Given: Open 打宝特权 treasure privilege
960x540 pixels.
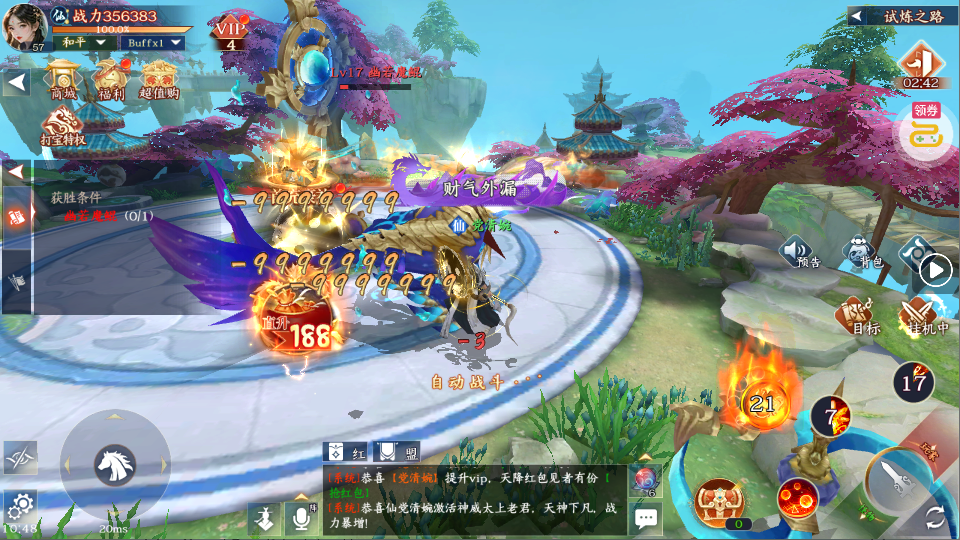Looking at the screenshot, I should pyautogui.click(x=63, y=126).
